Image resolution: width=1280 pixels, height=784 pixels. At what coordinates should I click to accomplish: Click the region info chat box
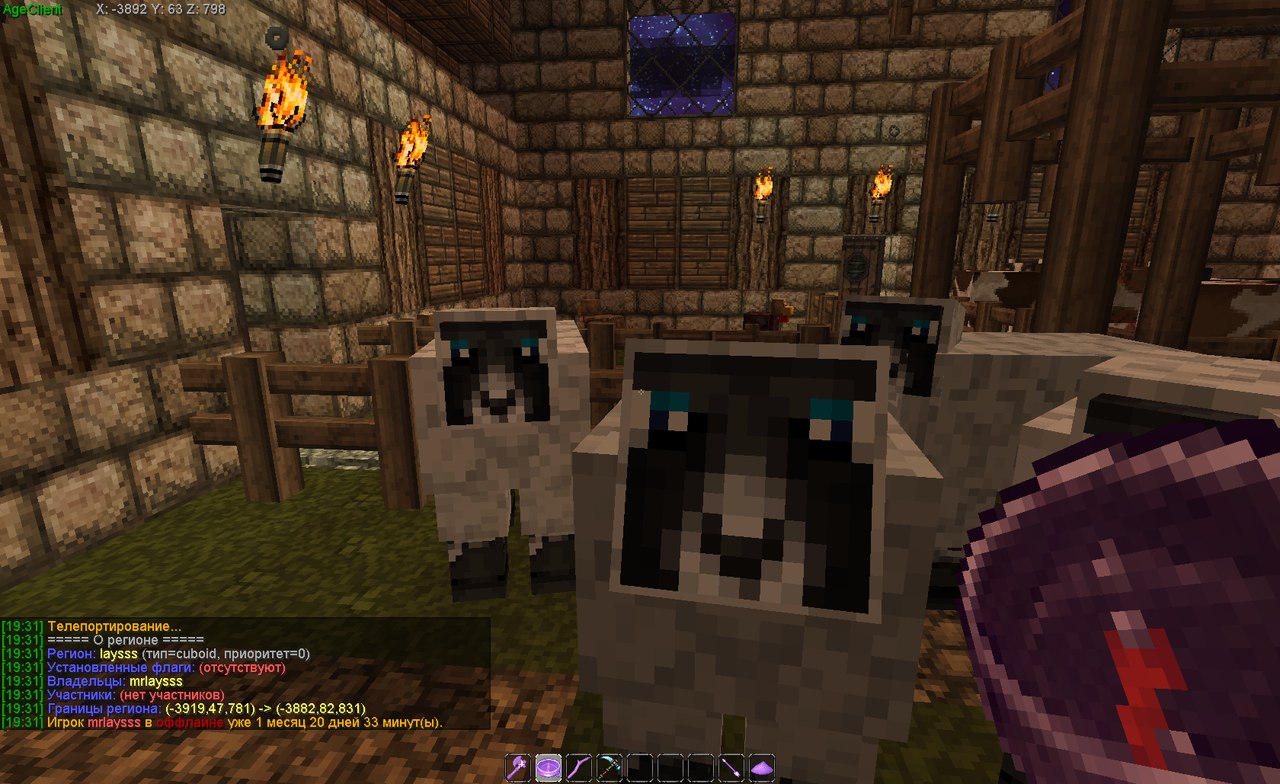245,673
